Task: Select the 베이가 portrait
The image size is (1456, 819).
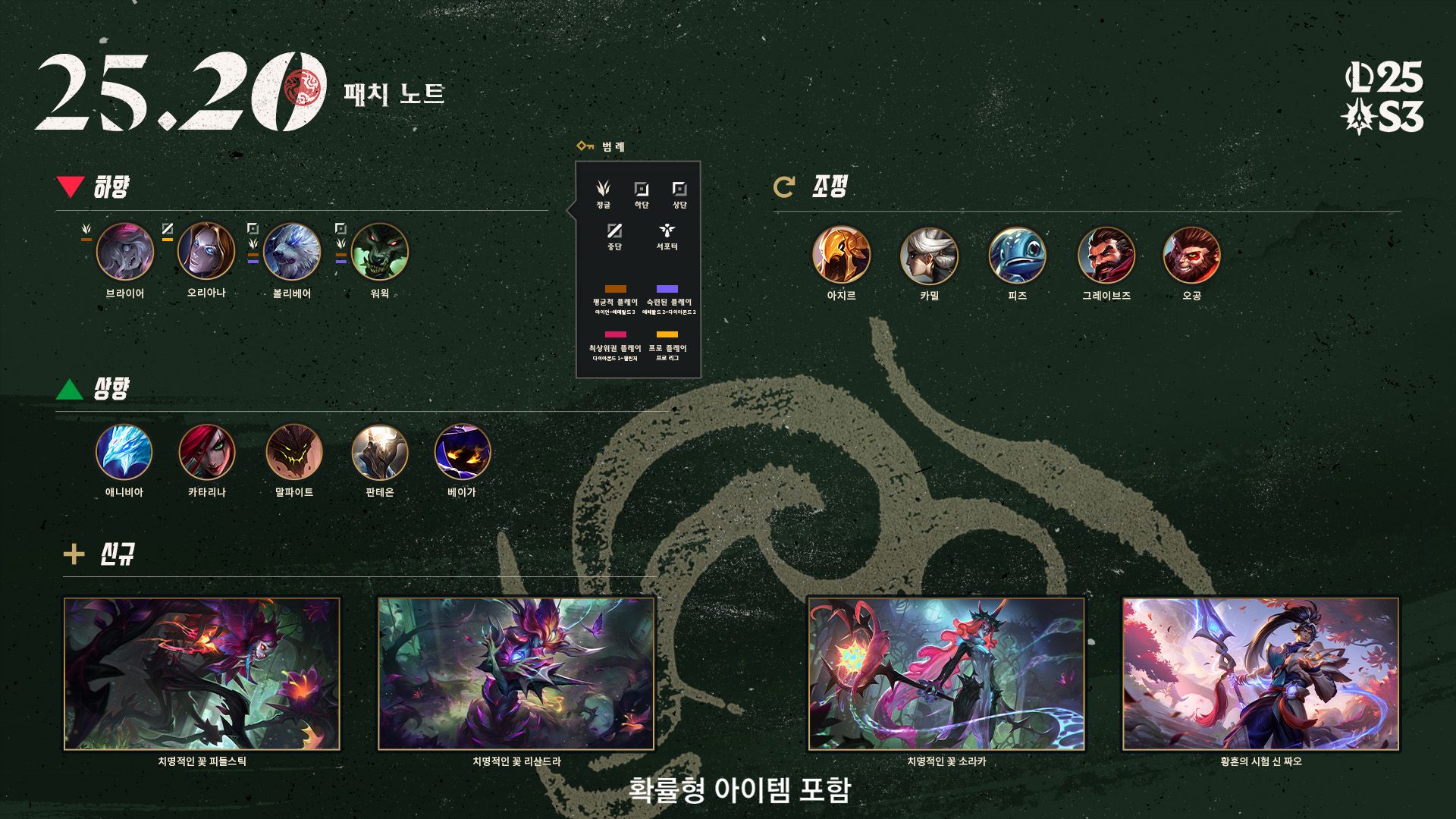Action: [x=462, y=453]
